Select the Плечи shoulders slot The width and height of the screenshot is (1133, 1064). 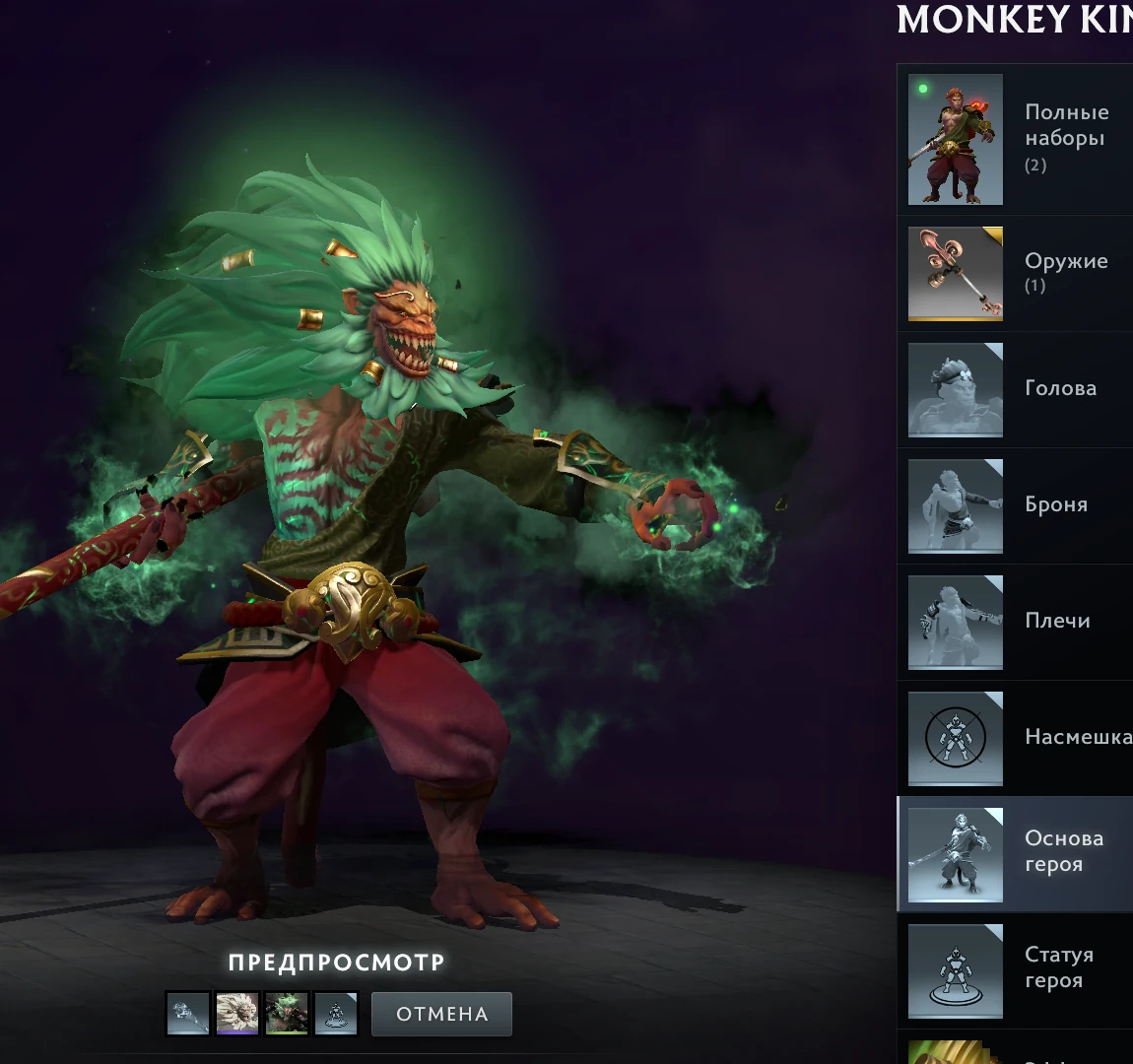(1015, 622)
